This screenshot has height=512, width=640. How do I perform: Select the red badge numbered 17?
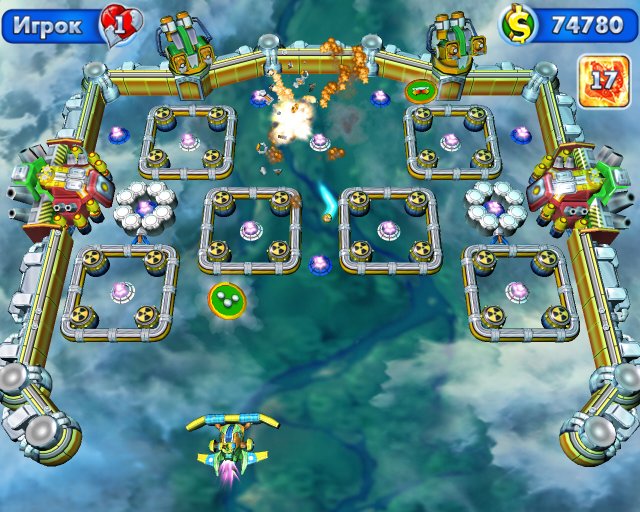(603, 80)
